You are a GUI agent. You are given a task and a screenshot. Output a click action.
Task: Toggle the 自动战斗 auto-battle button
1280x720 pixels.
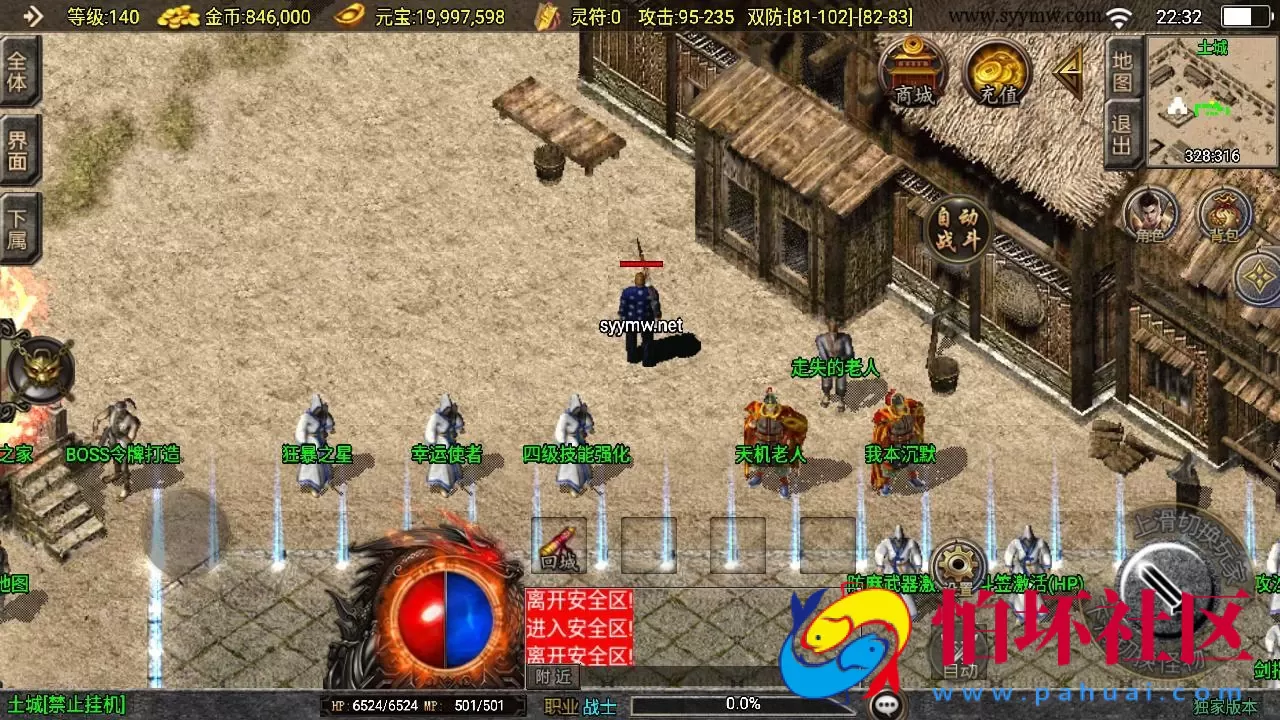pyautogui.click(x=957, y=228)
